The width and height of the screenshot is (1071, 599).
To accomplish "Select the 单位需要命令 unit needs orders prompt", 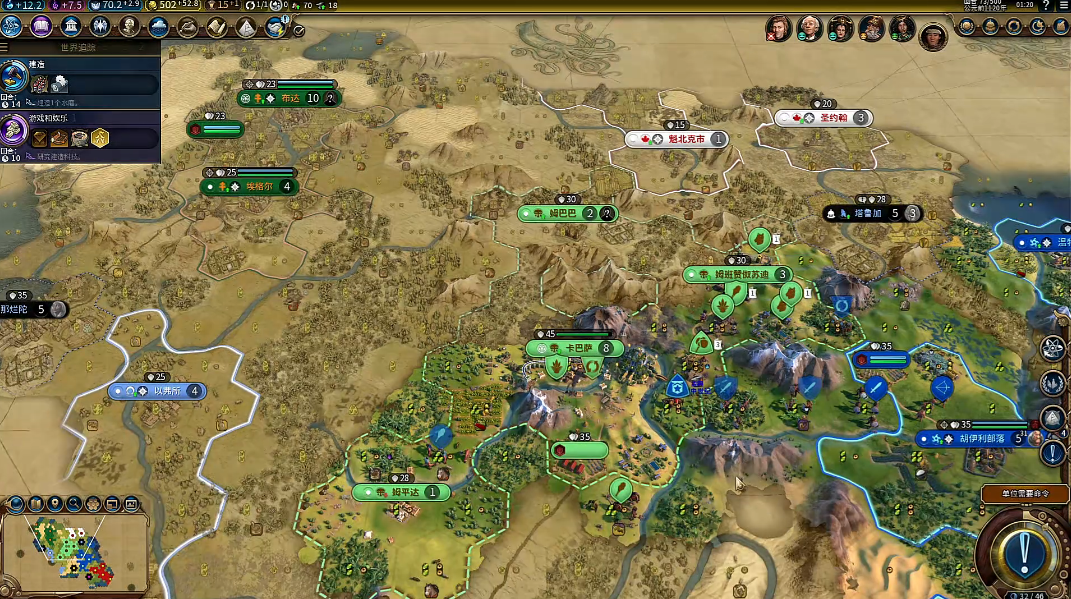I will [x=1023, y=494].
